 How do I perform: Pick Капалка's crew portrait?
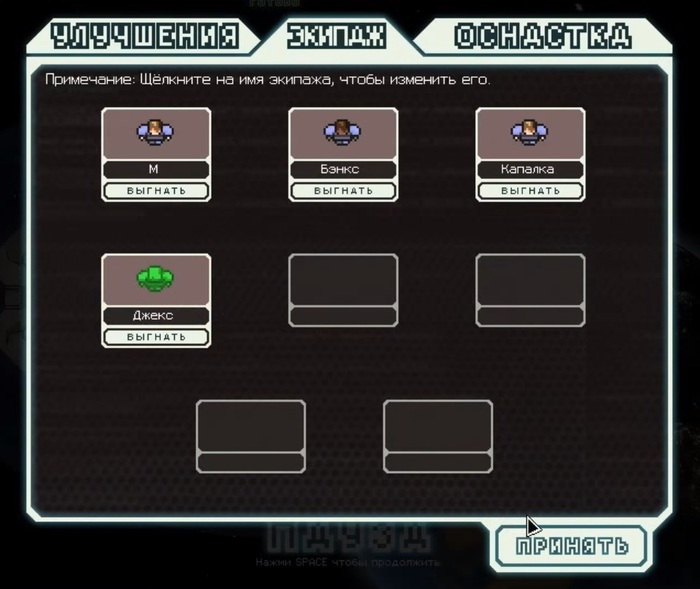coord(530,133)
